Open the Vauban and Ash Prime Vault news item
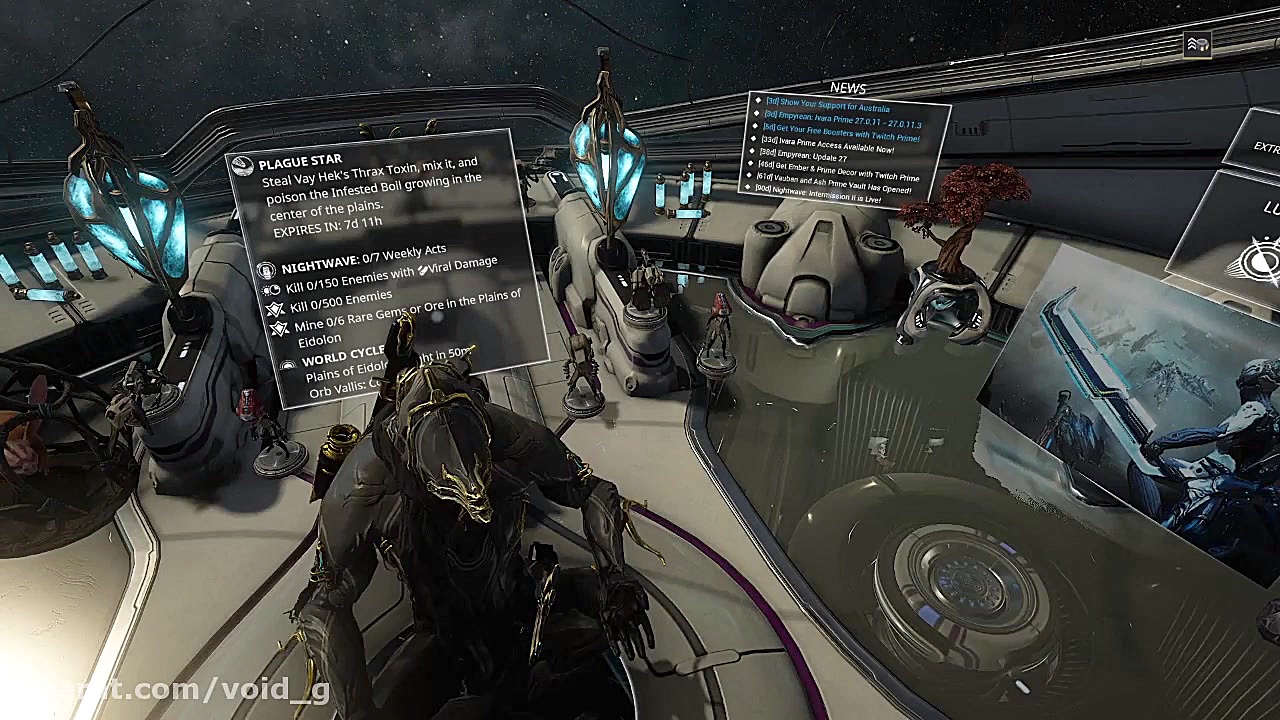The width and height of the screenshot is (1280, 720). click(834, 180)
